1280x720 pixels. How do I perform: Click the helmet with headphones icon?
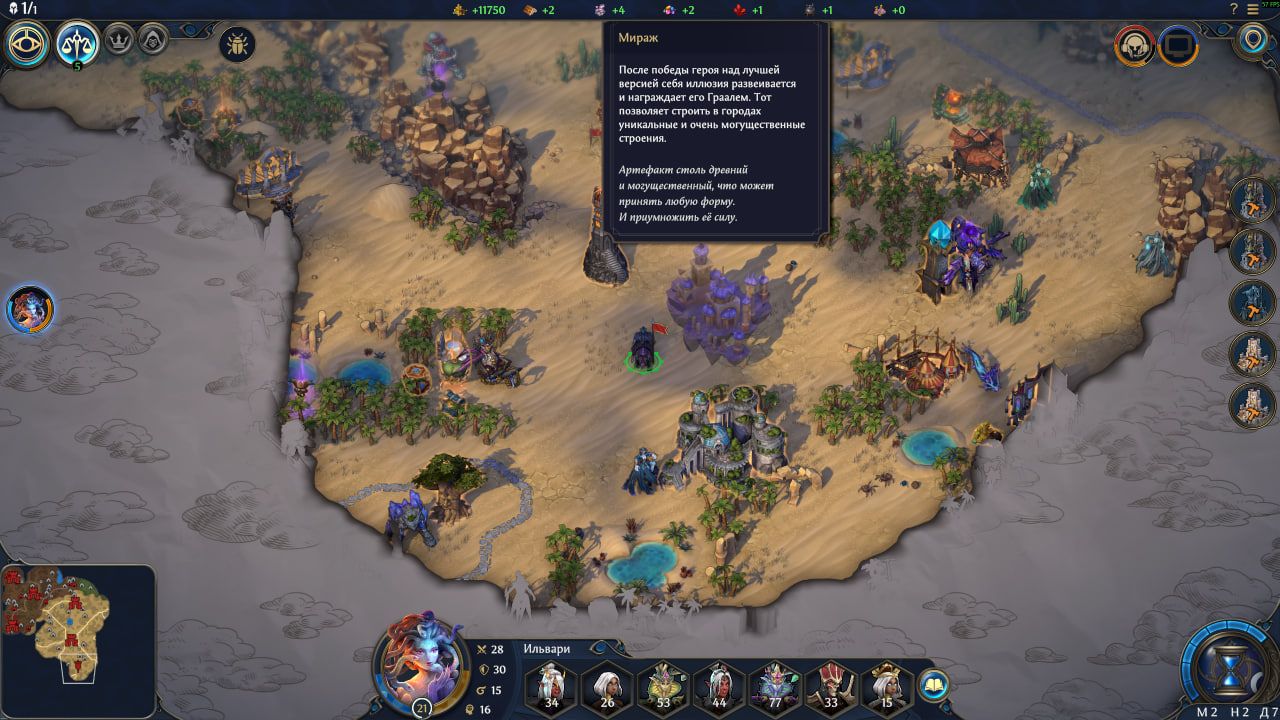point(1135,46)
